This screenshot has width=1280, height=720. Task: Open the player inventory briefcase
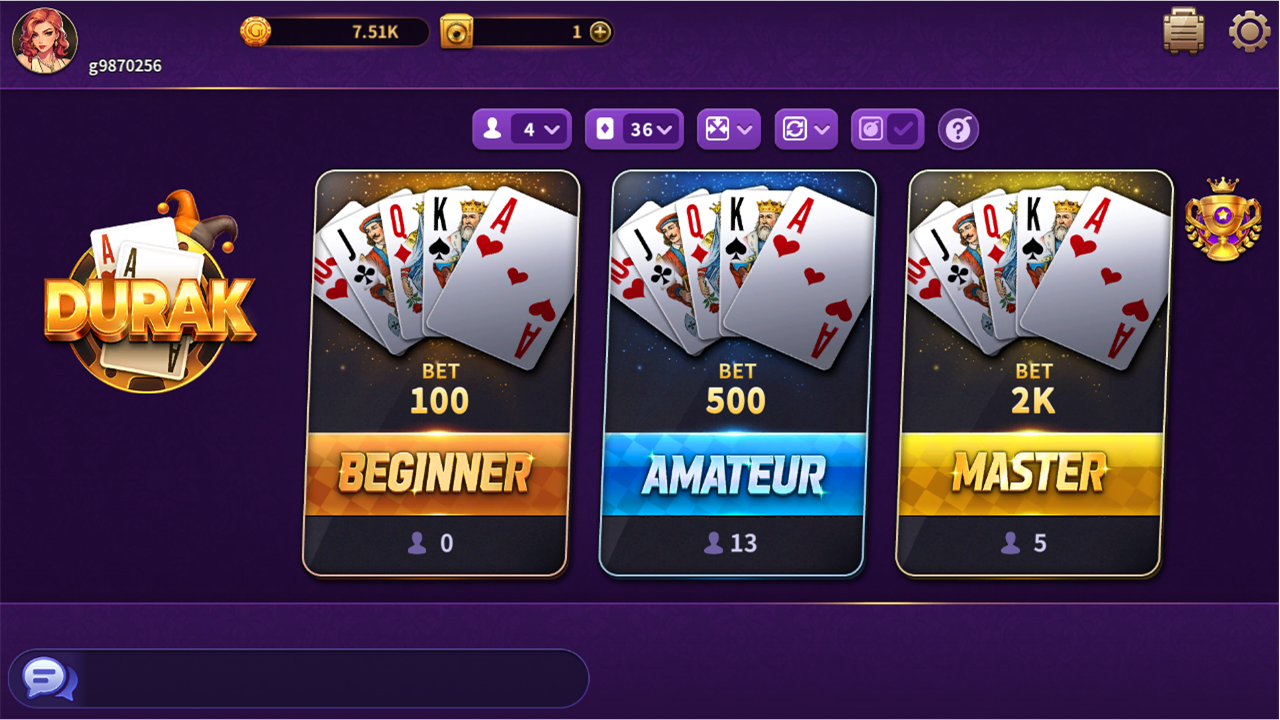(1182, 31)
